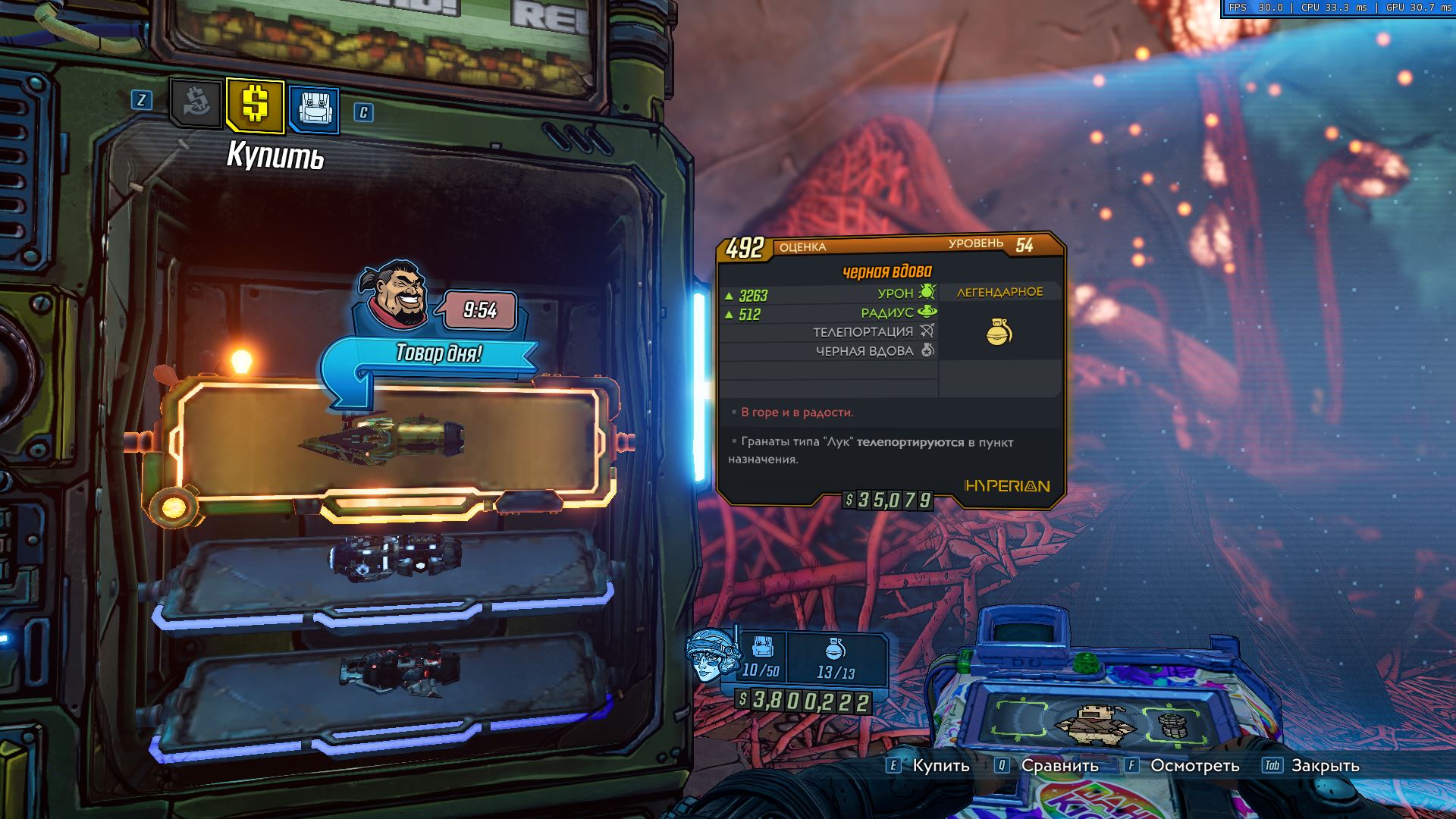The height and width of the screenshot is (819, 1456).
Task: Switch to the yellow dollar Buy tab
Action: (x=255, y=105)
